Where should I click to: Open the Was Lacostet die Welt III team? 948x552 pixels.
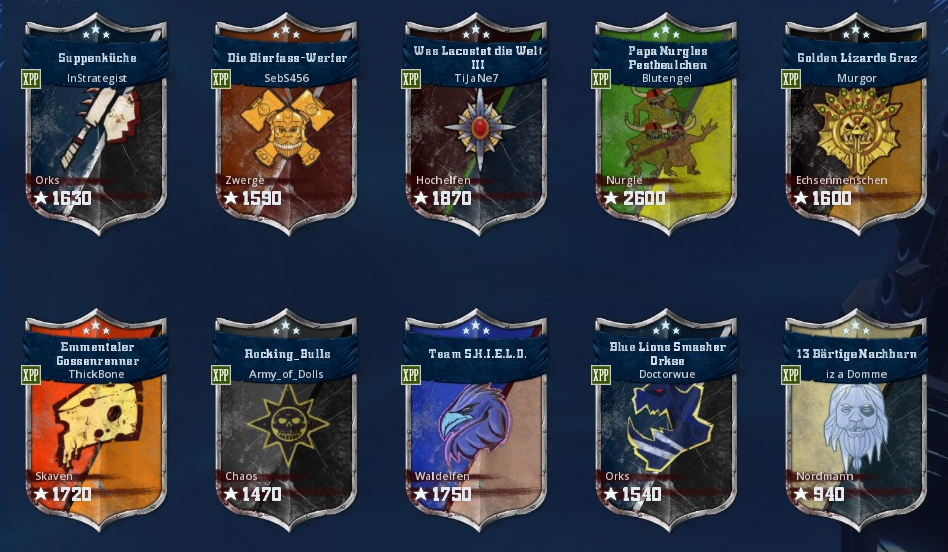tap(476, 135)
